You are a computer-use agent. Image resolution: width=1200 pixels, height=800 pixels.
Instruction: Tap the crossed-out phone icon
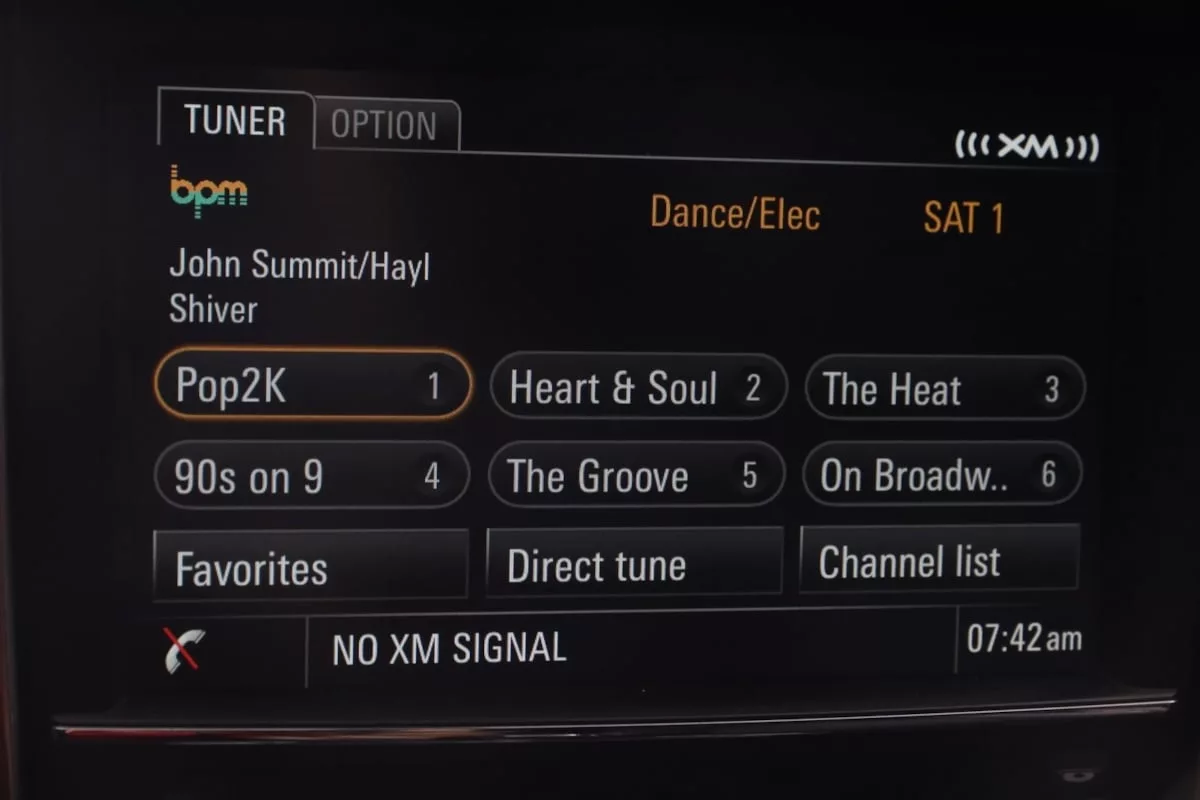(x=183, y=650)
